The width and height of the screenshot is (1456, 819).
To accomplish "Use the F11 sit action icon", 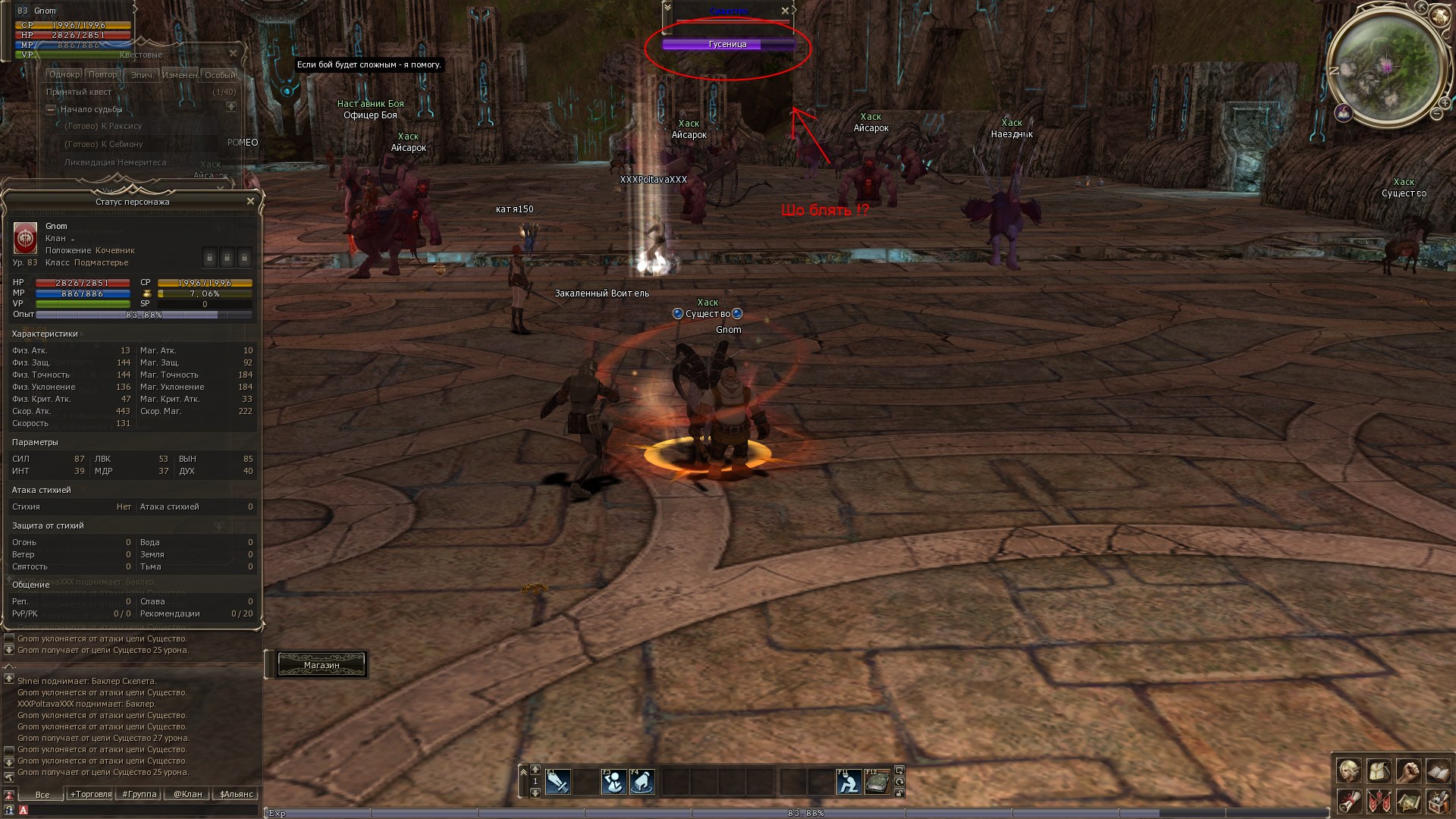I will pos(849,782).
